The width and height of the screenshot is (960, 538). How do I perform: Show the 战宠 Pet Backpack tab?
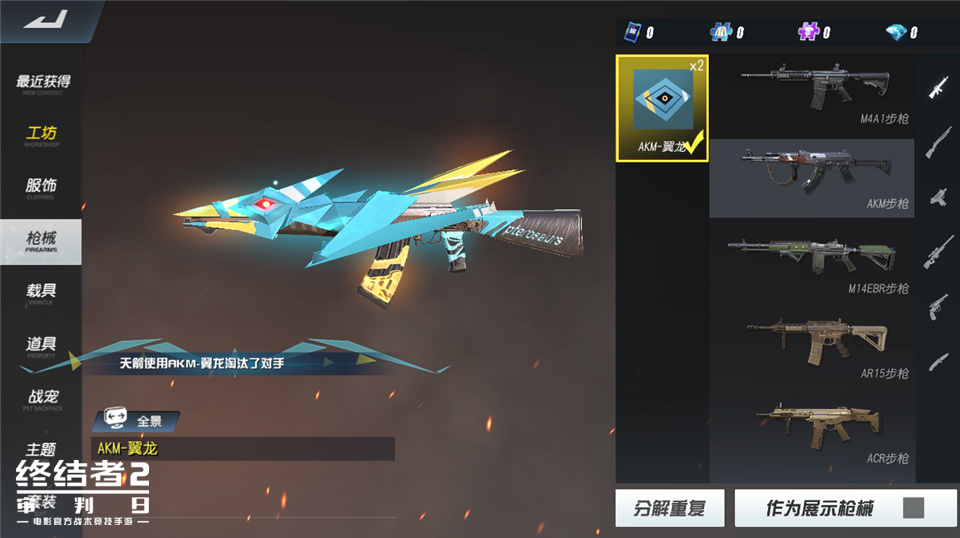(x=42, y=399)
